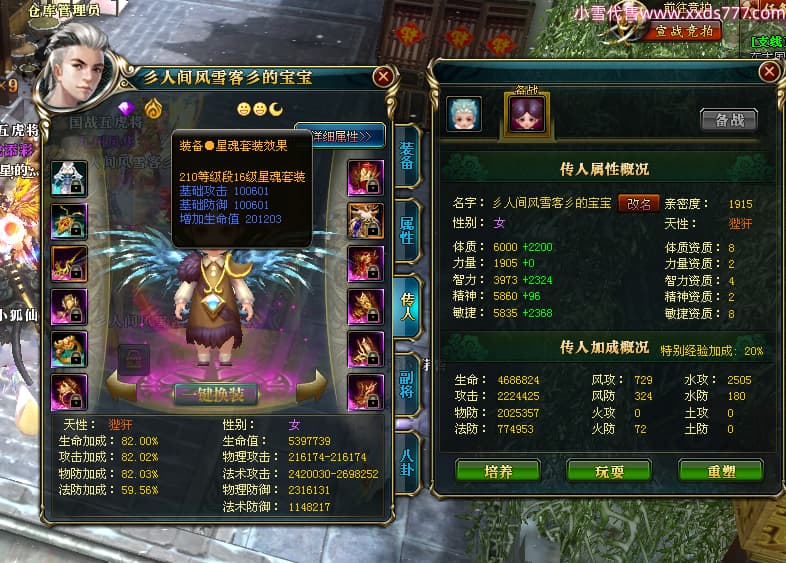Select the blue-haired heir portrait

click(464, 114)
